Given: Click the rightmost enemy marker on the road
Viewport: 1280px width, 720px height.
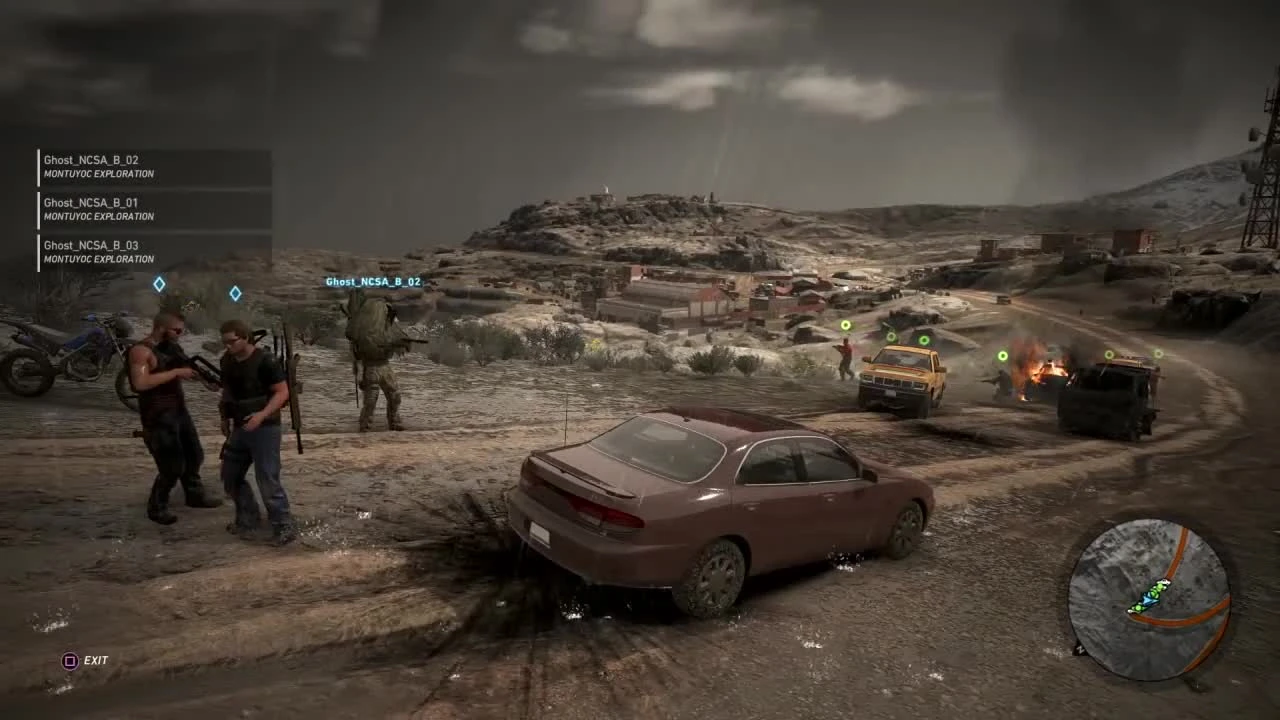Looking at the screenshot, I should pos(1158,354).
